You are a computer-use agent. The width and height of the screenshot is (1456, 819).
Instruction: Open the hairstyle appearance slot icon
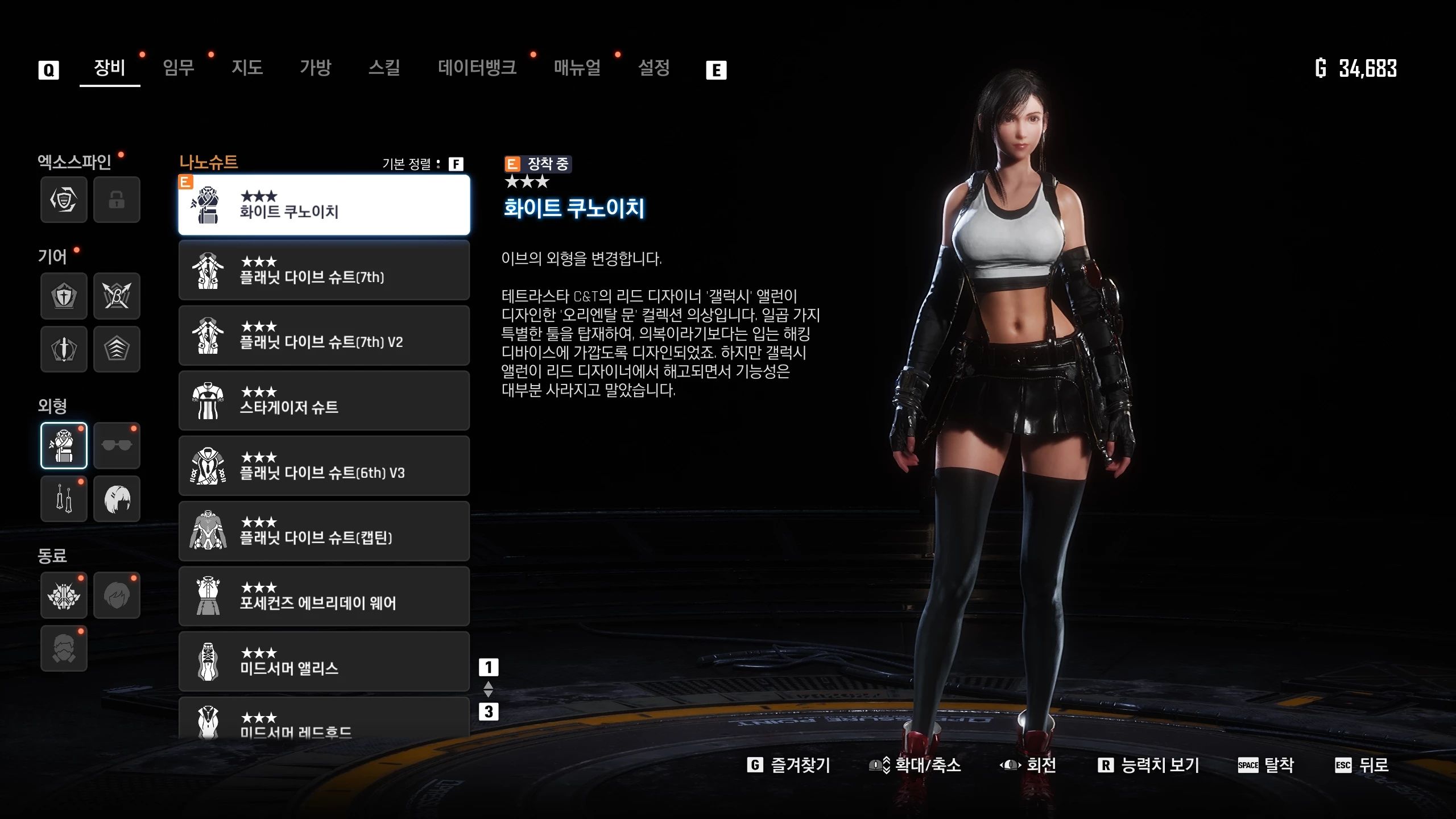[x=117, y=499]
